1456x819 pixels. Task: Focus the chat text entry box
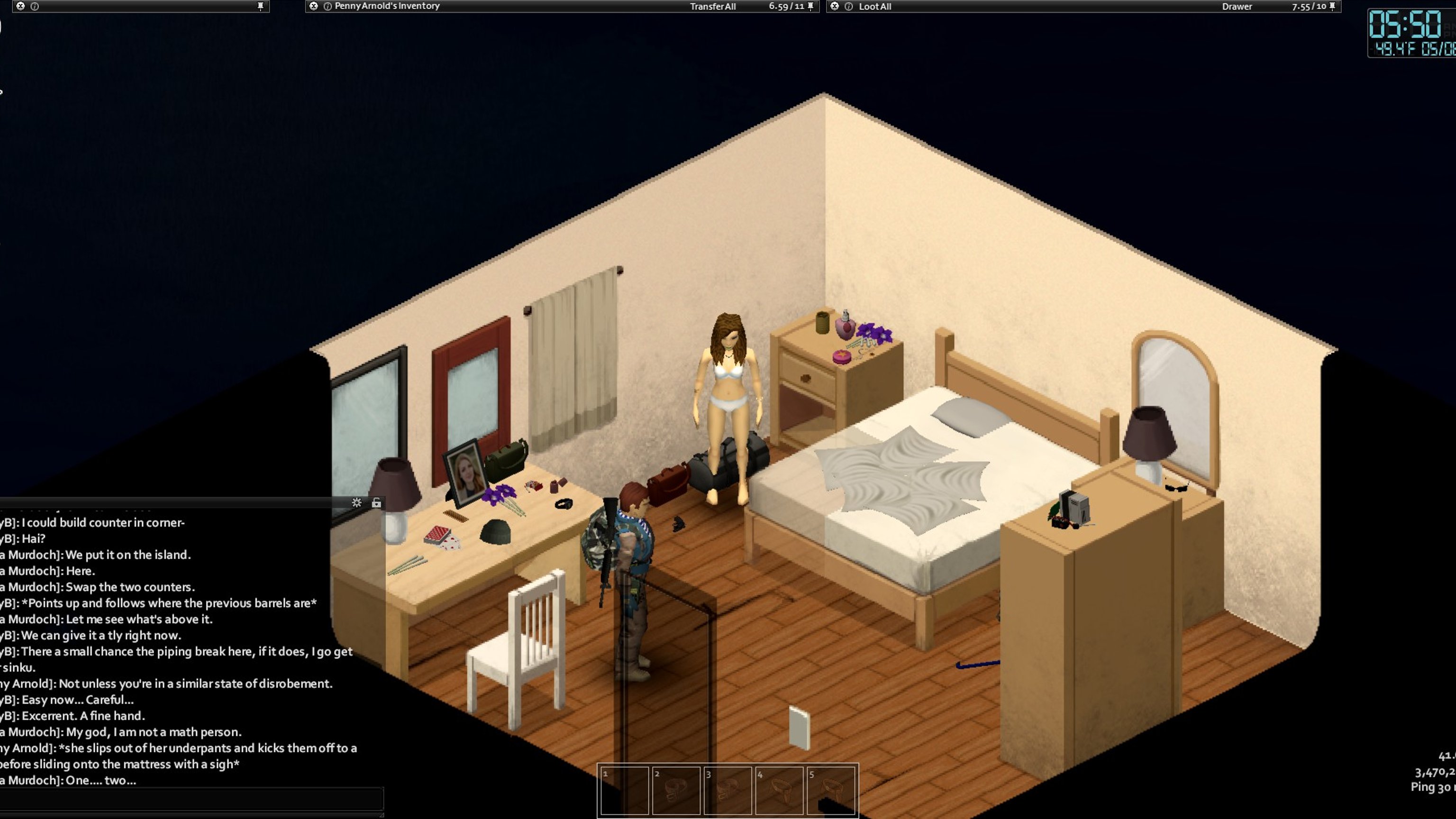[x=191, y=799]
